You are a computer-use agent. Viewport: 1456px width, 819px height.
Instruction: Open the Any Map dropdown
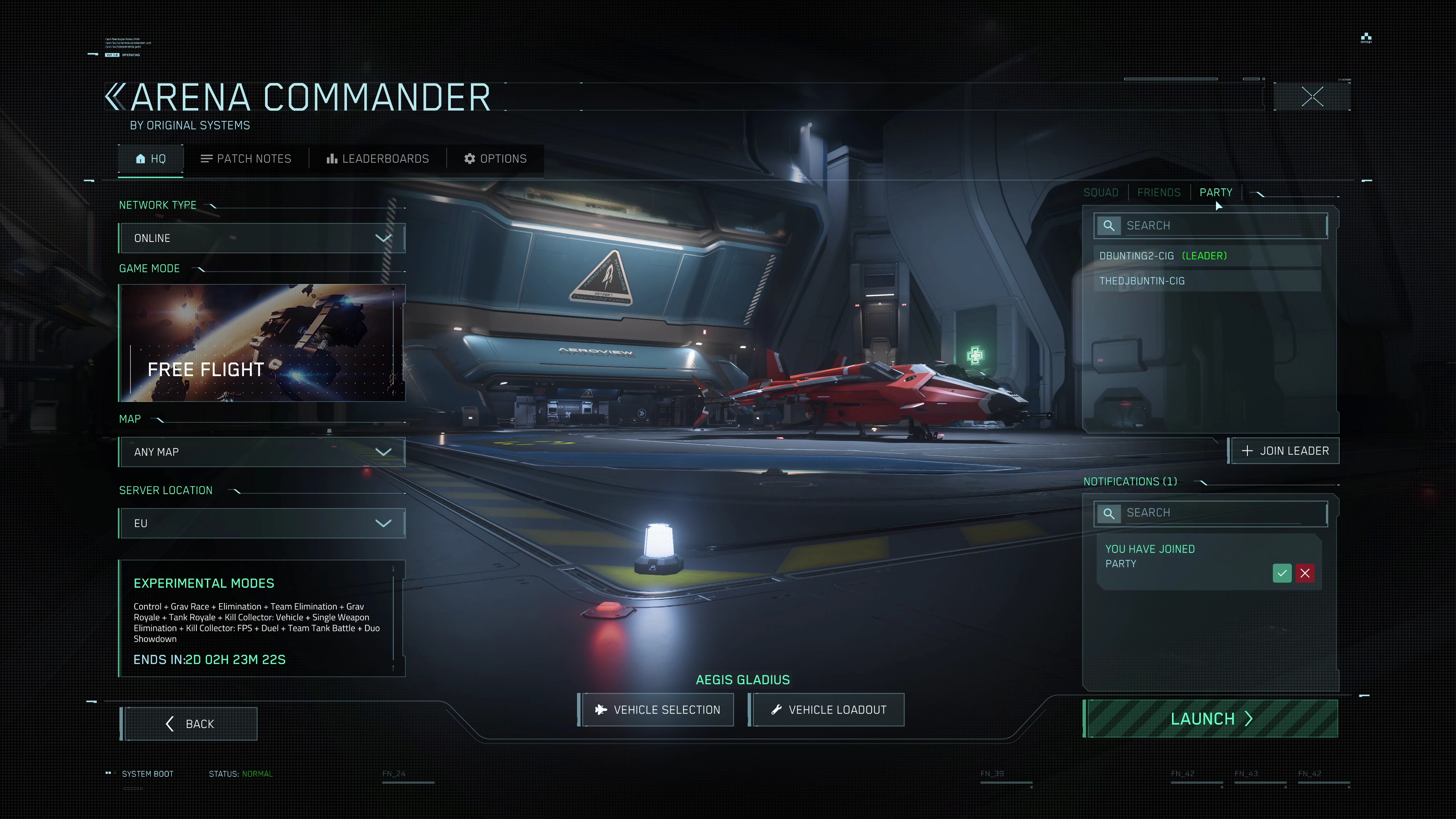pyautogui.click(x=262, y=452)
